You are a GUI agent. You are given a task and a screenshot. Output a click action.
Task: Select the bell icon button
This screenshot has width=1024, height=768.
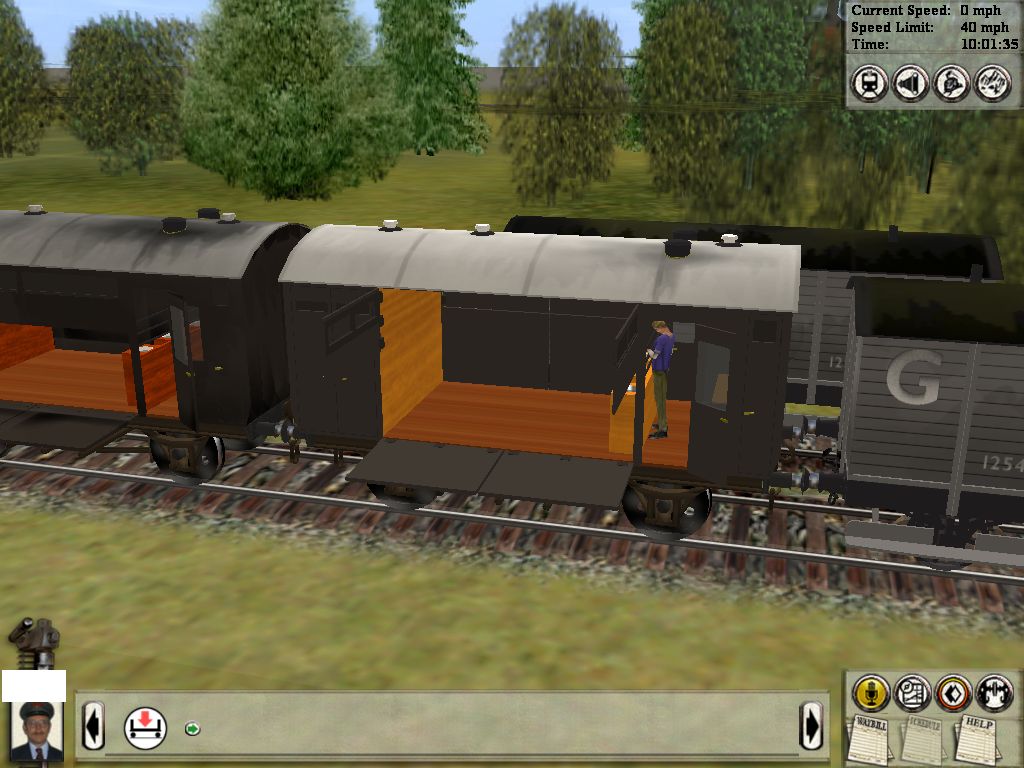951,83
